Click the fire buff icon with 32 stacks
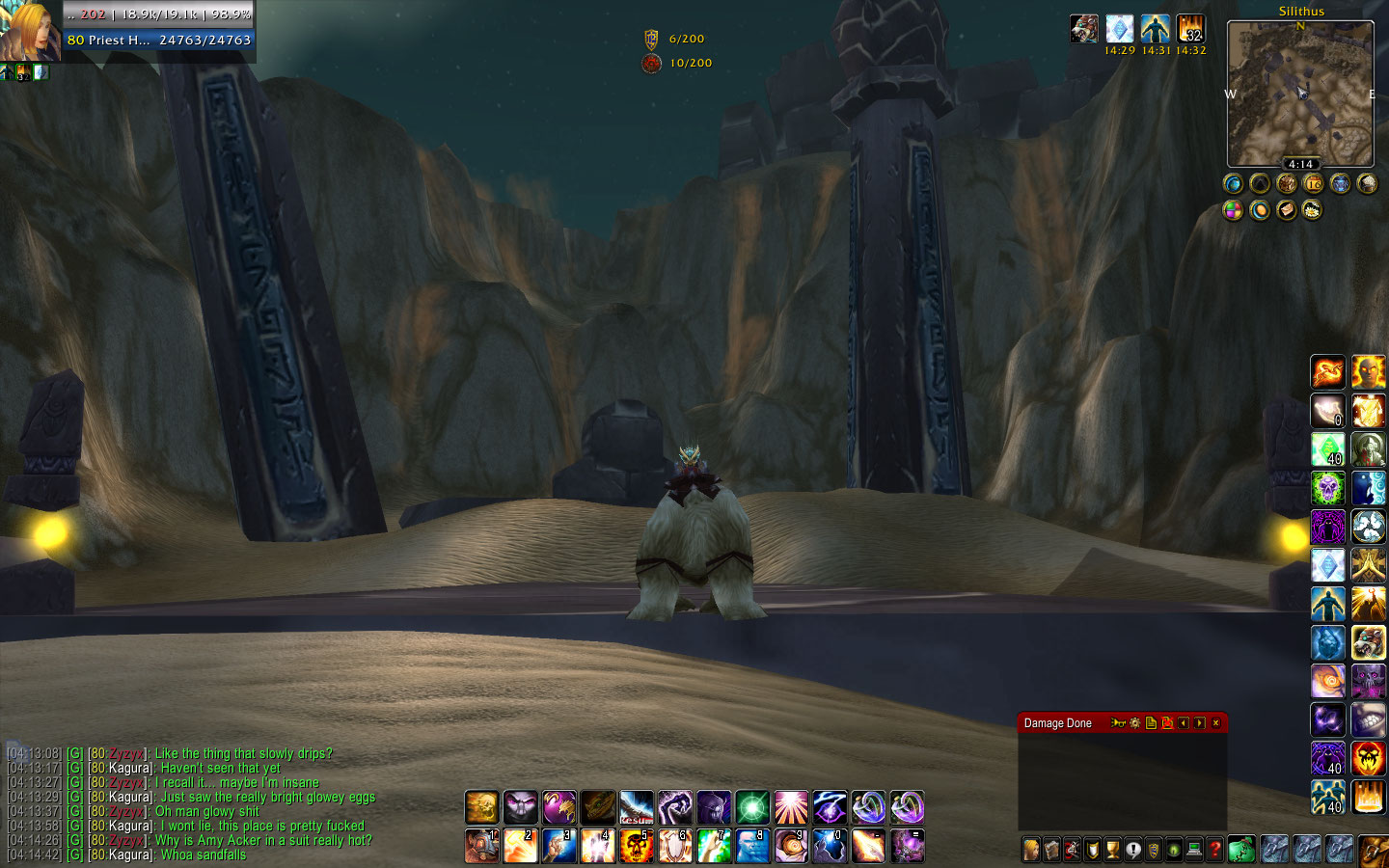Viewport: 1389px width, 868px height. pos(1190,29)
